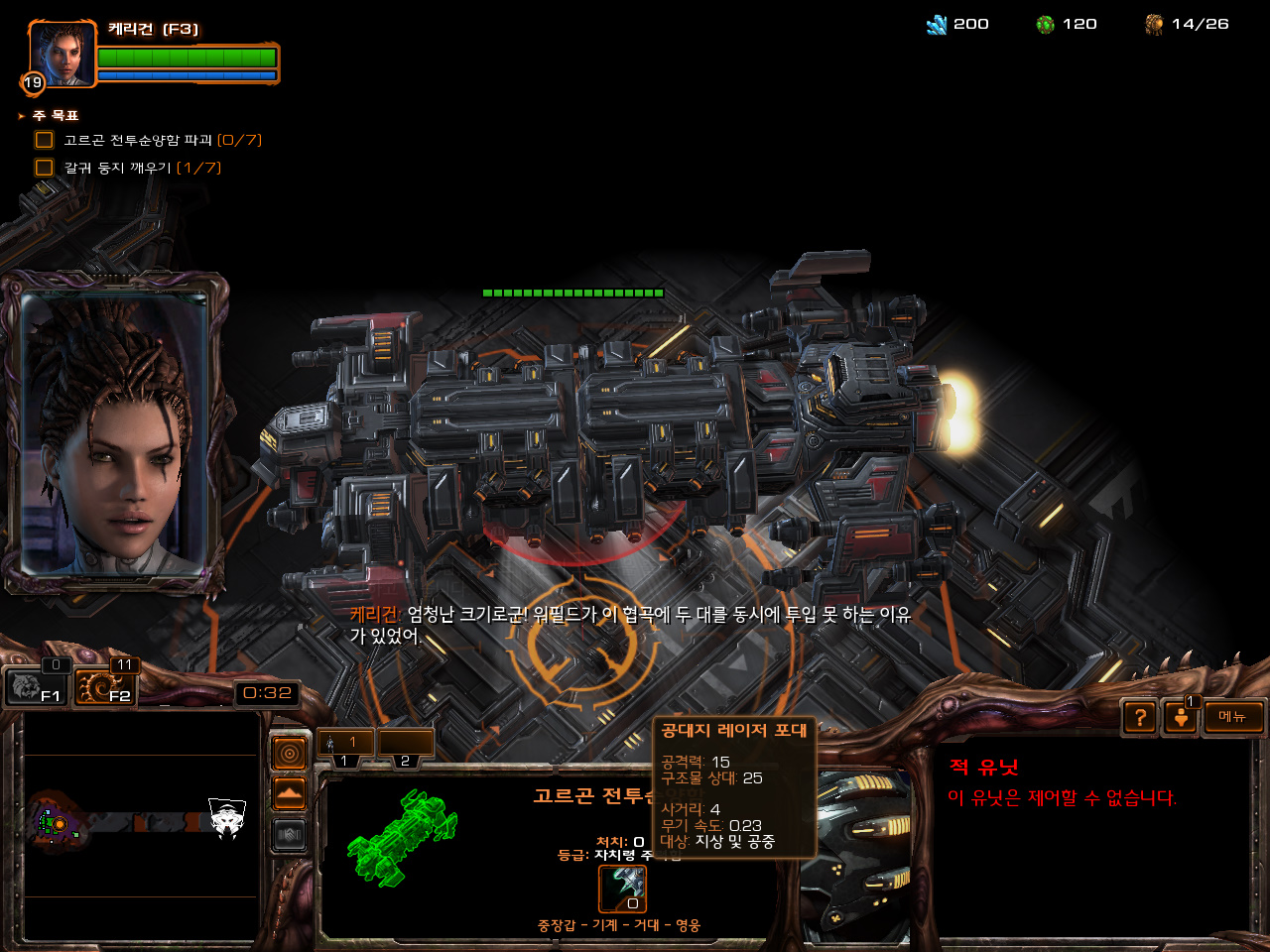Open the question mark help button

1140,717
